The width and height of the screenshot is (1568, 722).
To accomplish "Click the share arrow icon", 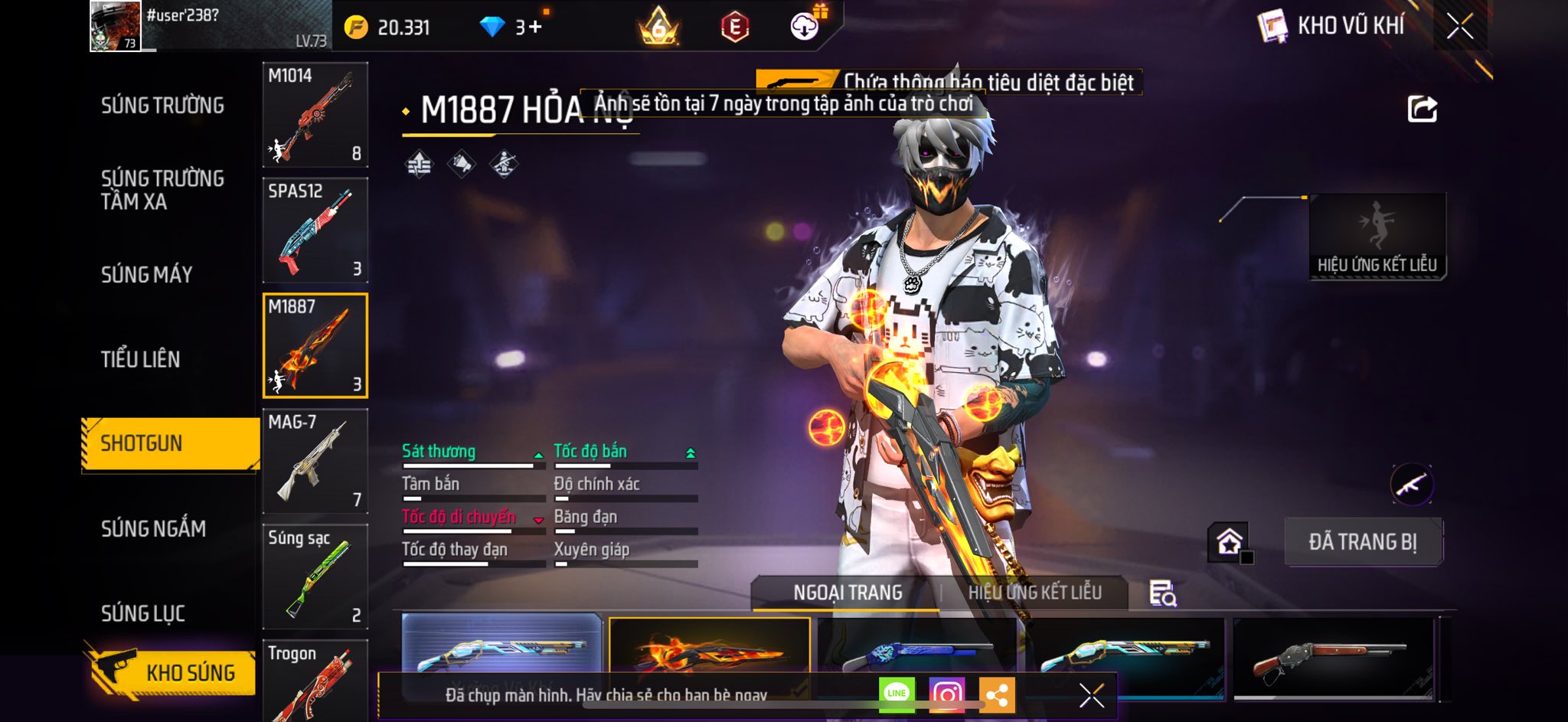I will (1422, 109).
